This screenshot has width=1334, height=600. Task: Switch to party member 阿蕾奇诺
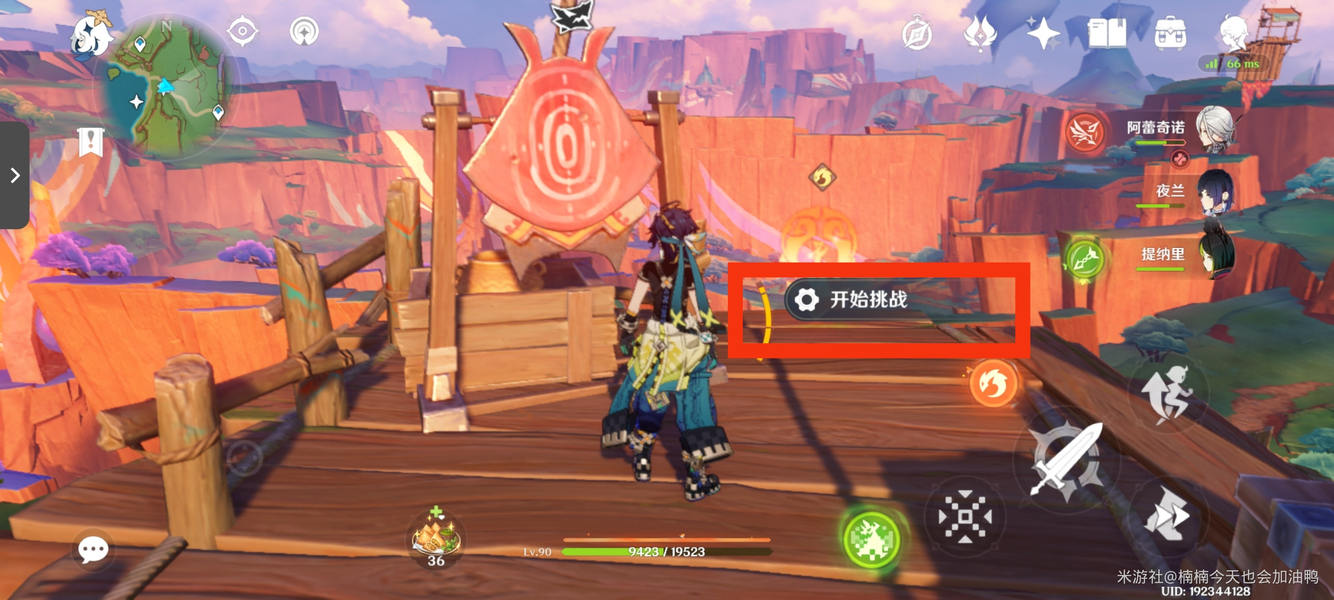[1214, 131]
